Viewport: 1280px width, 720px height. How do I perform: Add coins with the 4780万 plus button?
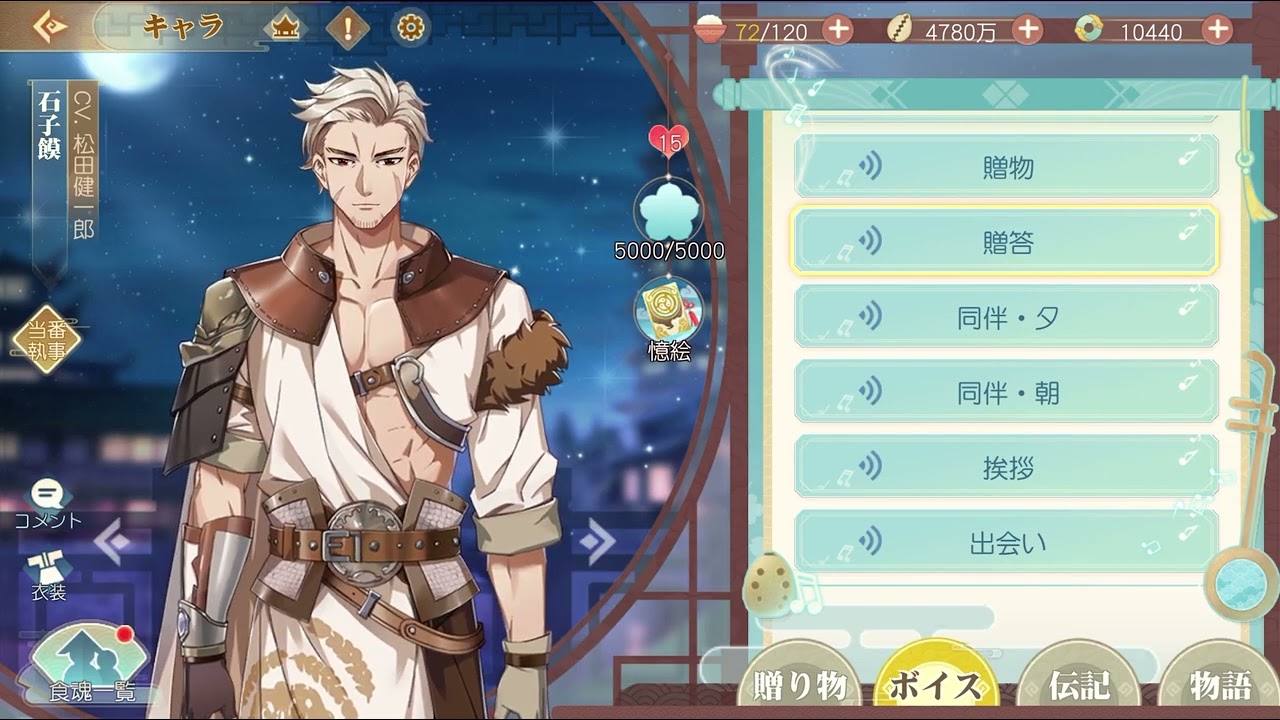pos(1027,30)
